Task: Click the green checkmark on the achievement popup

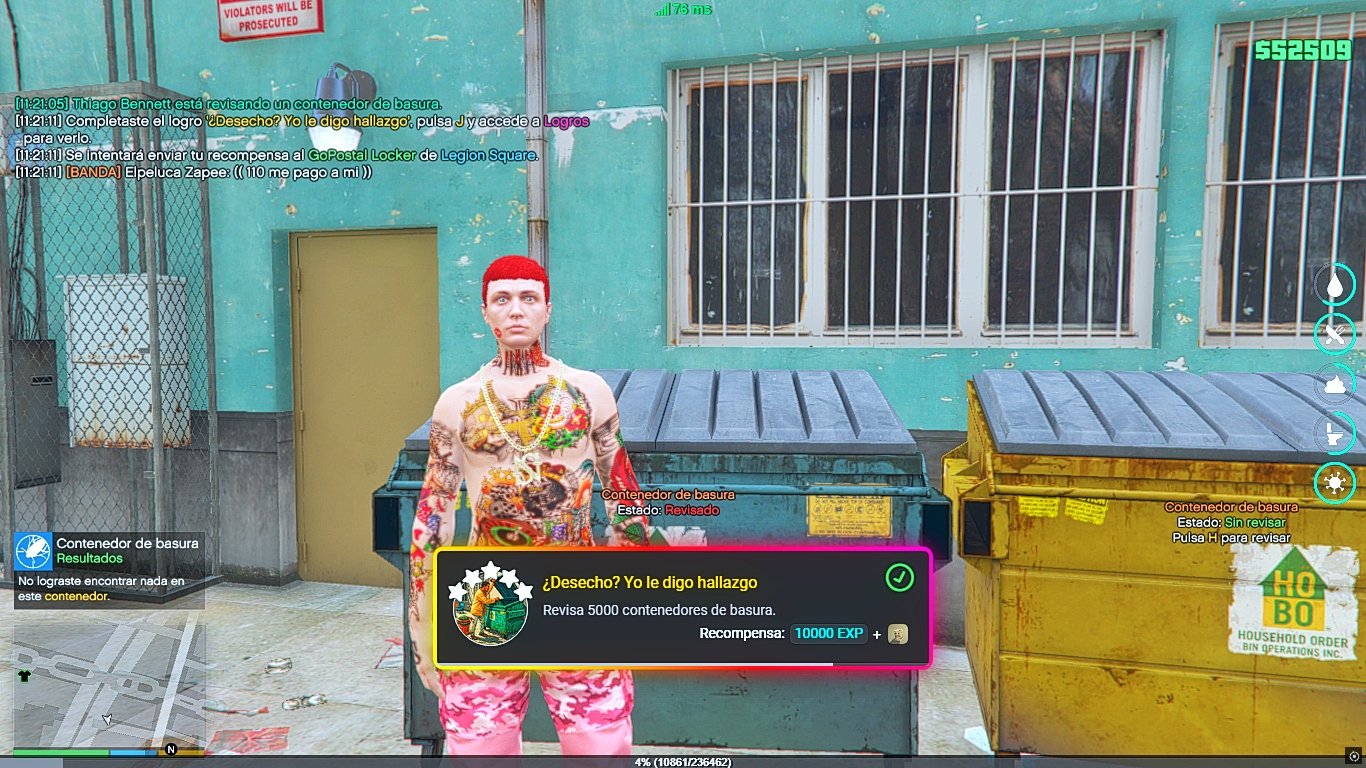Action: (899, 578)
